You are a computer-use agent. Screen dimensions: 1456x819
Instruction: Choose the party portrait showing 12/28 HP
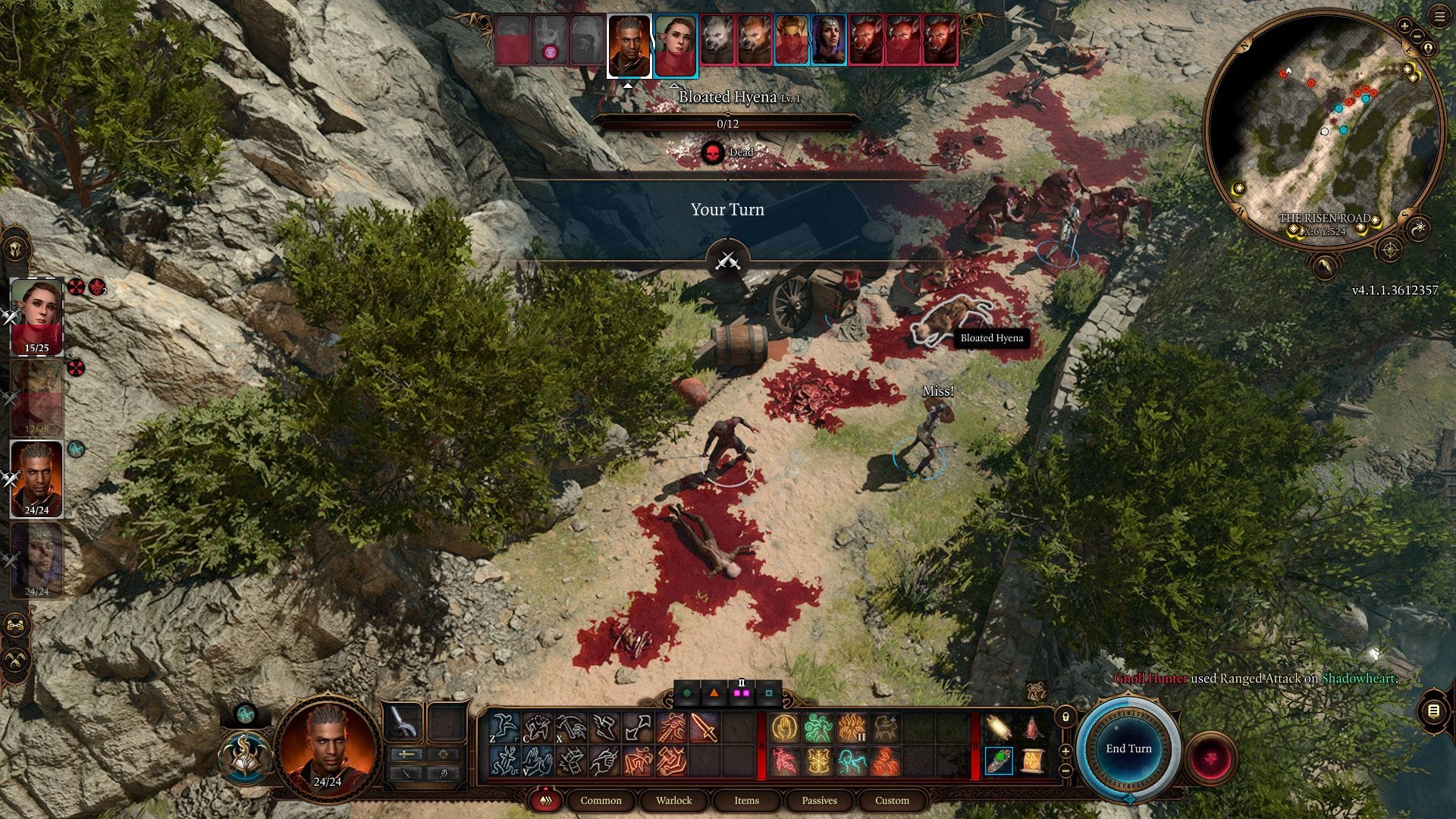pyautogui.click(x=36, y=397)
